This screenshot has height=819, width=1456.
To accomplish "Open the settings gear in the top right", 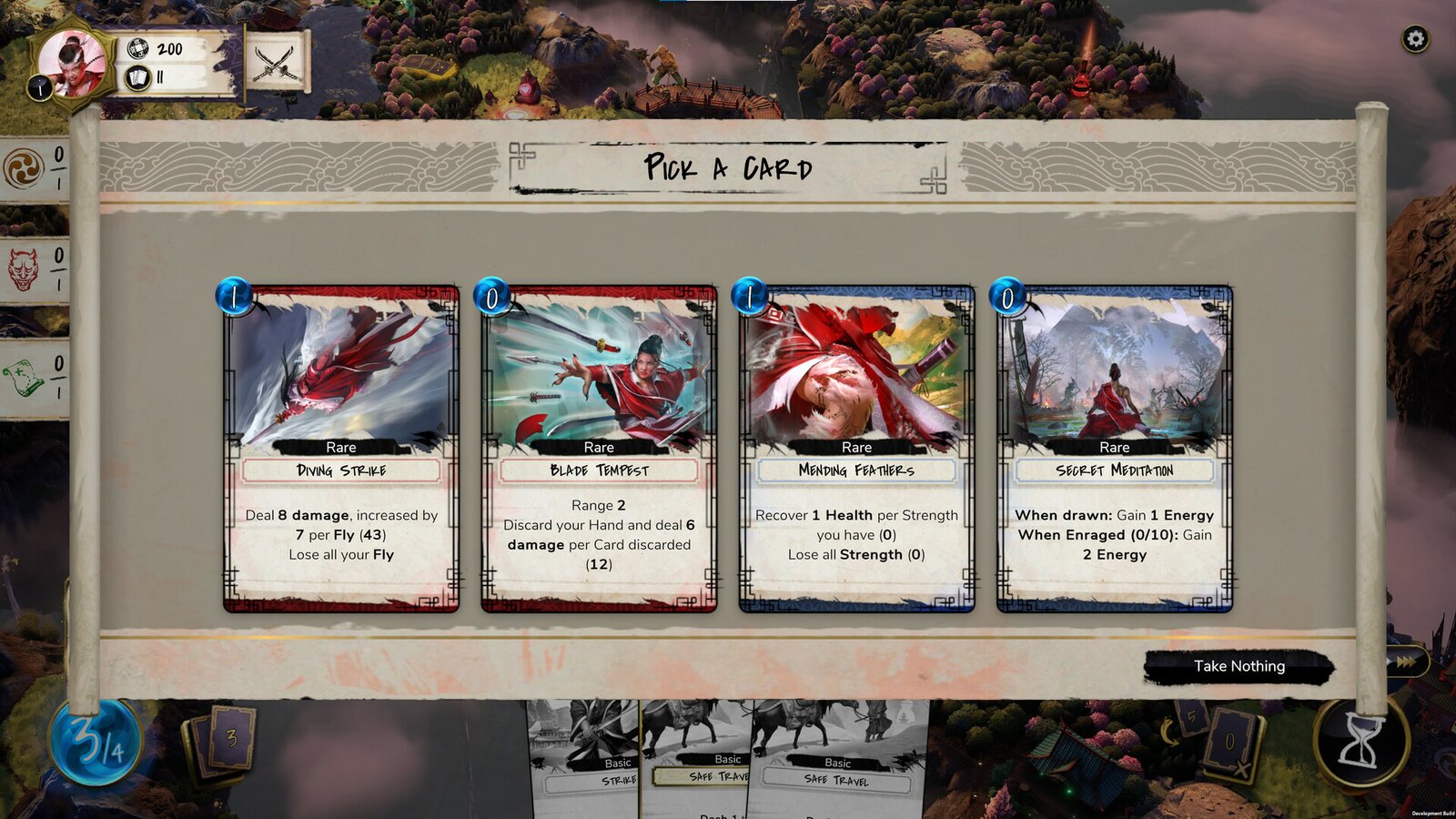I will [1417, 37].
